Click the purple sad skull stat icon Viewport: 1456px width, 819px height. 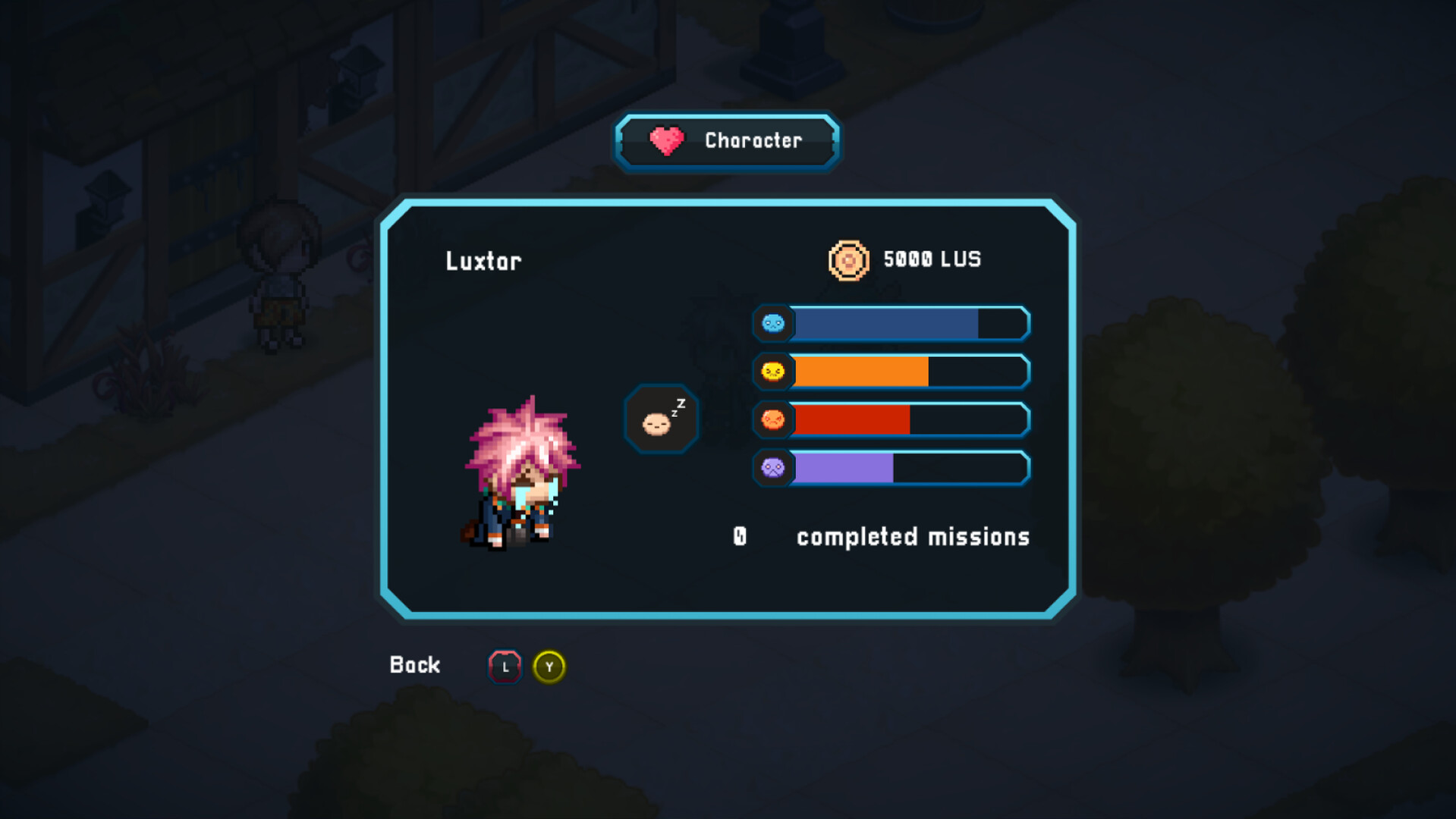(772, 468)
